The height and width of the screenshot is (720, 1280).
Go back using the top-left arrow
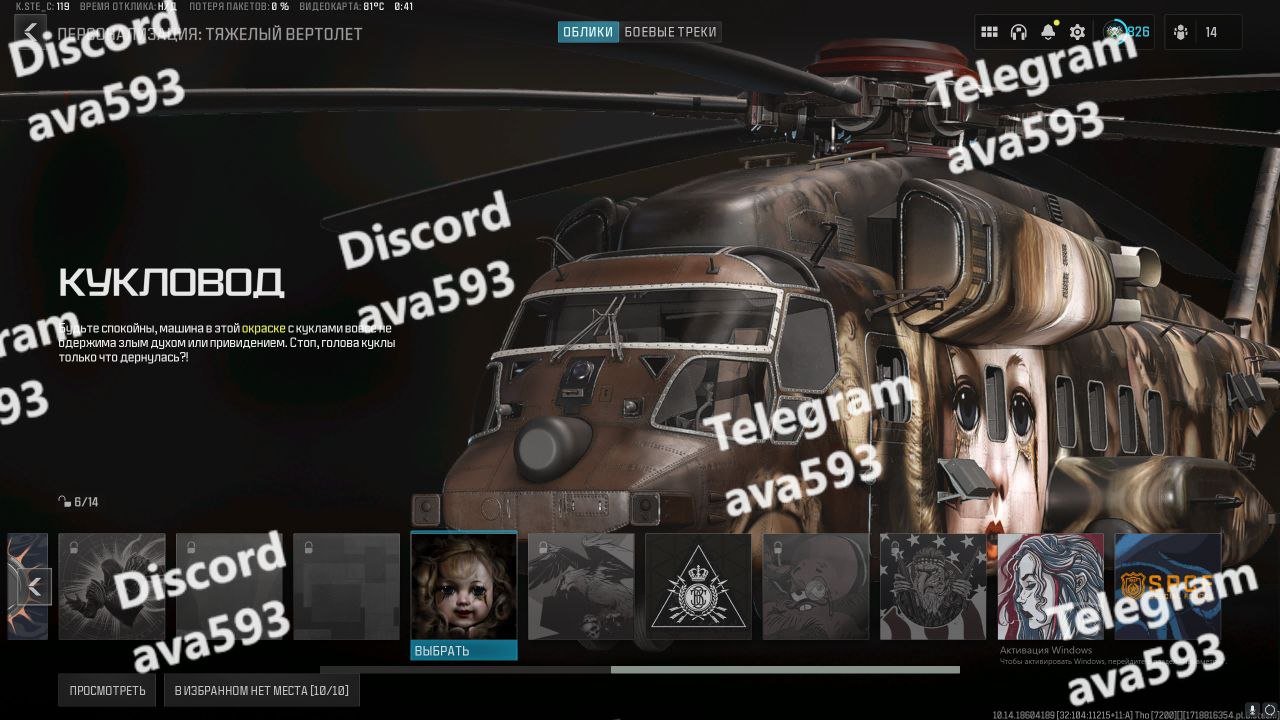pos(31,32)
